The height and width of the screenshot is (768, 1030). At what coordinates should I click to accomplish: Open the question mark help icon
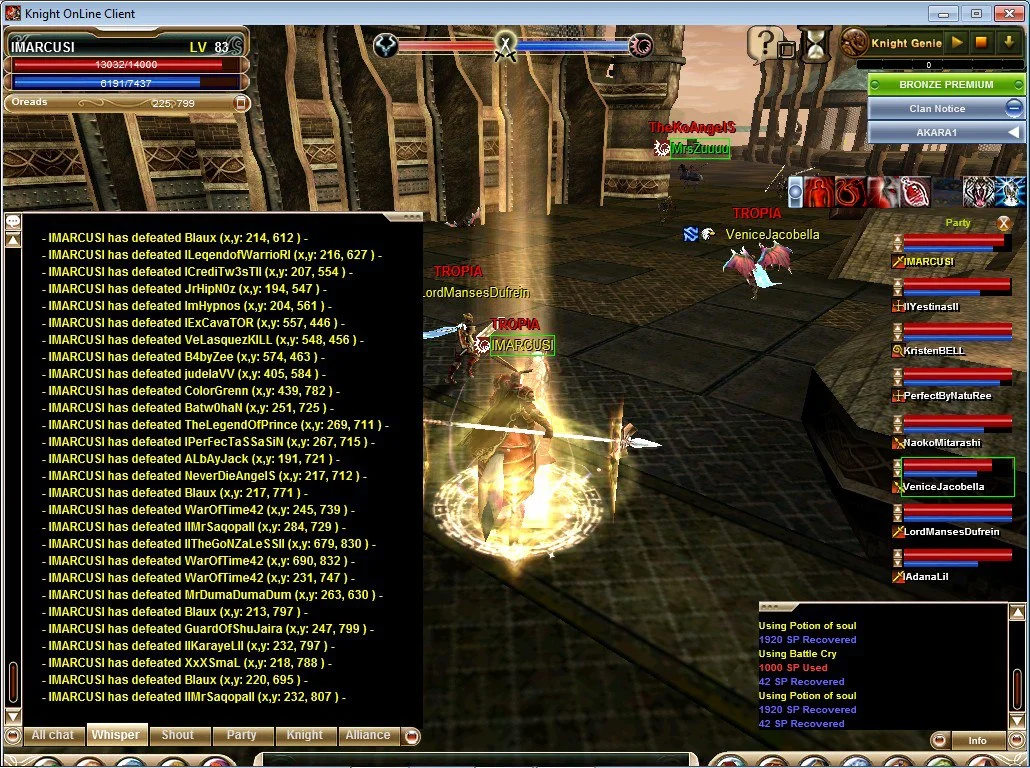(765, 42)
